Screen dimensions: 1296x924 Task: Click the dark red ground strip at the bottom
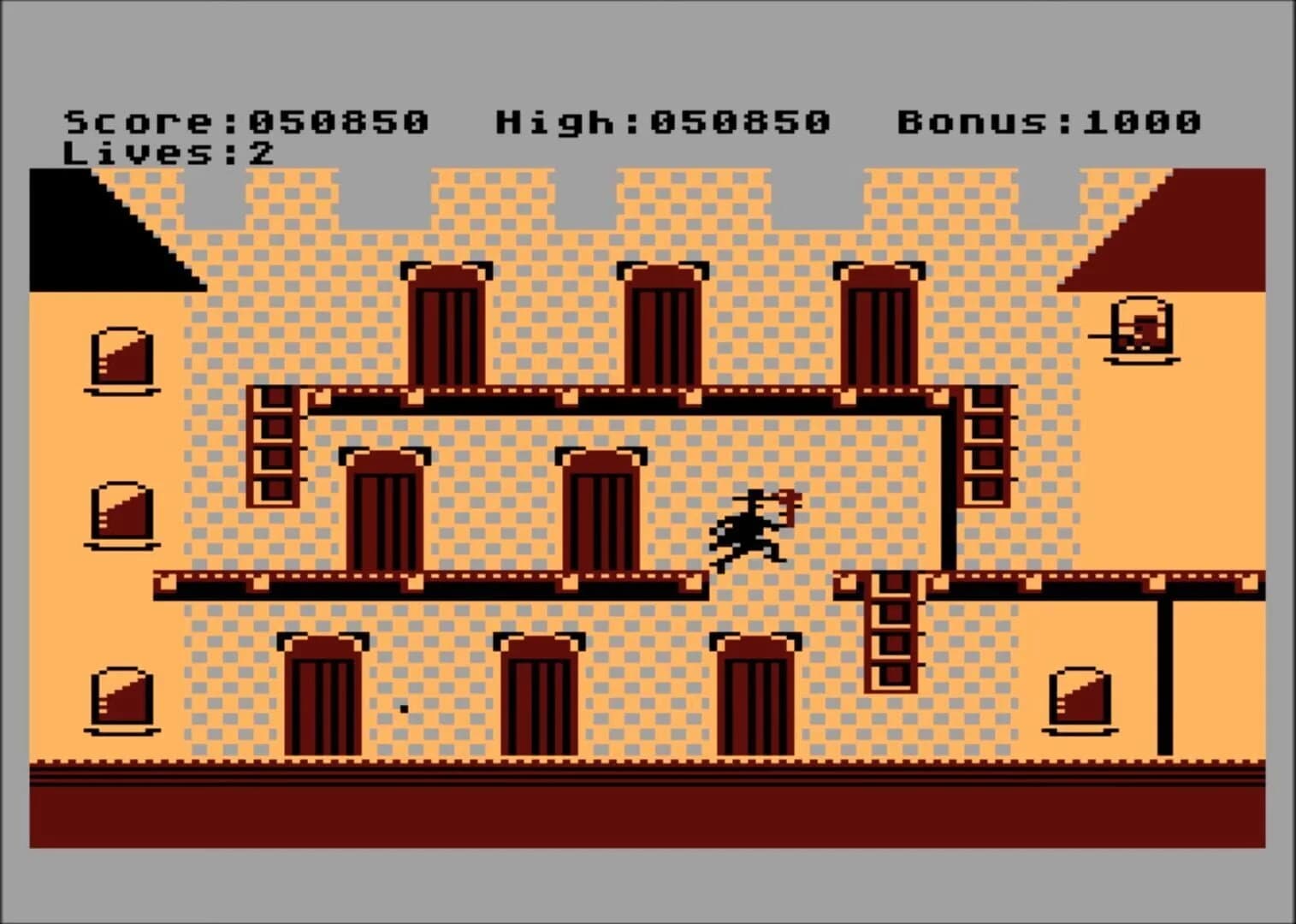[x=648, y=808]
